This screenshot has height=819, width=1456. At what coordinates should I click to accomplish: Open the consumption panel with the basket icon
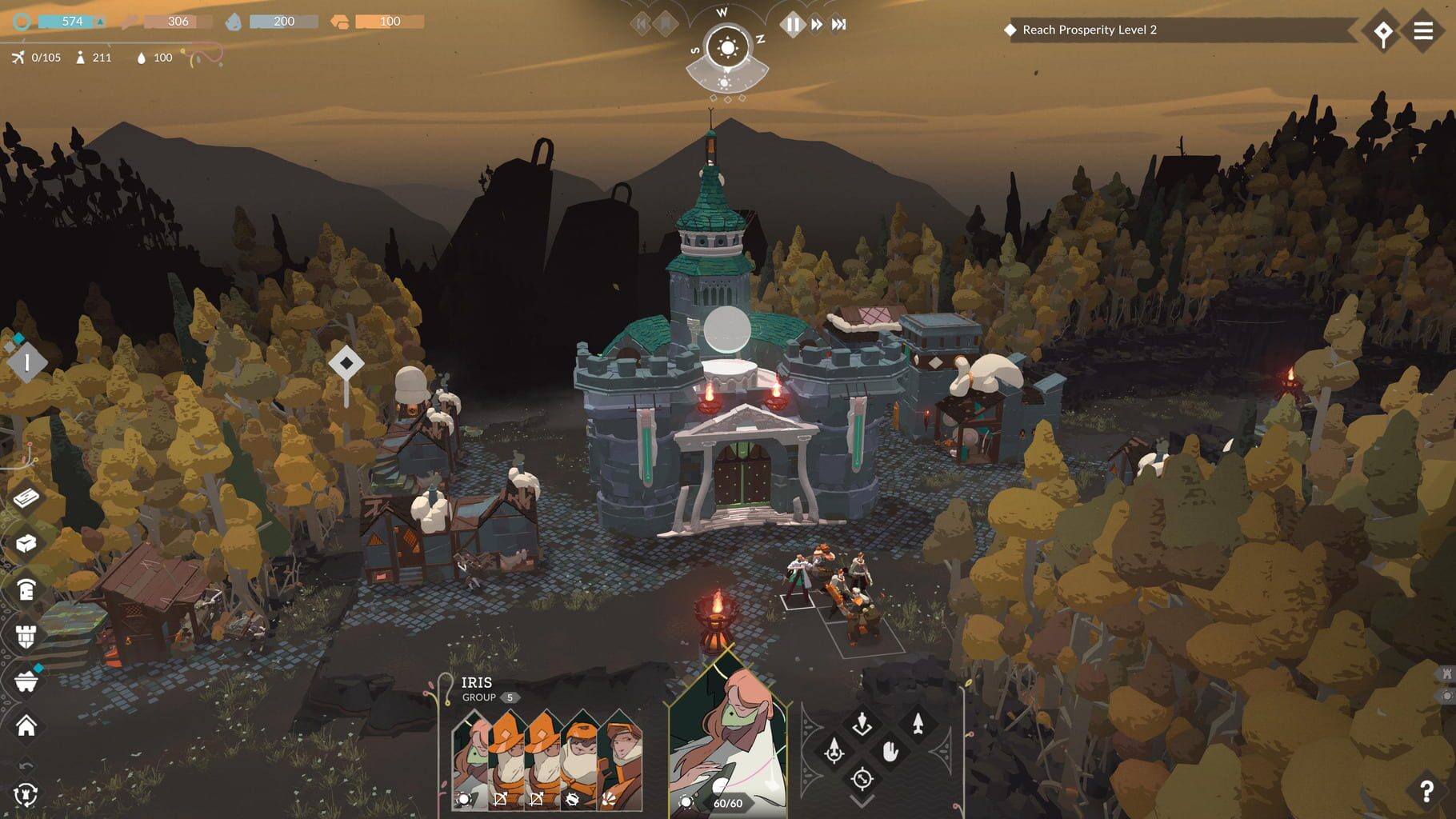click(x=26, y=684)
